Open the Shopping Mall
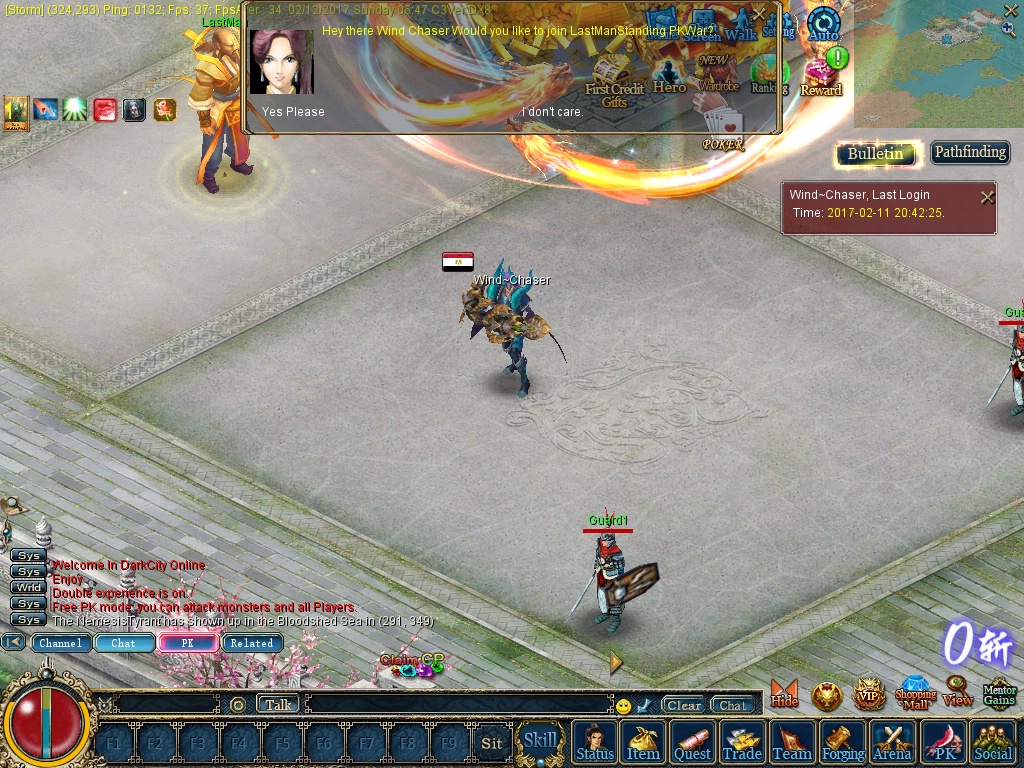The height and width of the screenshot is (768, 1024). 914,692
